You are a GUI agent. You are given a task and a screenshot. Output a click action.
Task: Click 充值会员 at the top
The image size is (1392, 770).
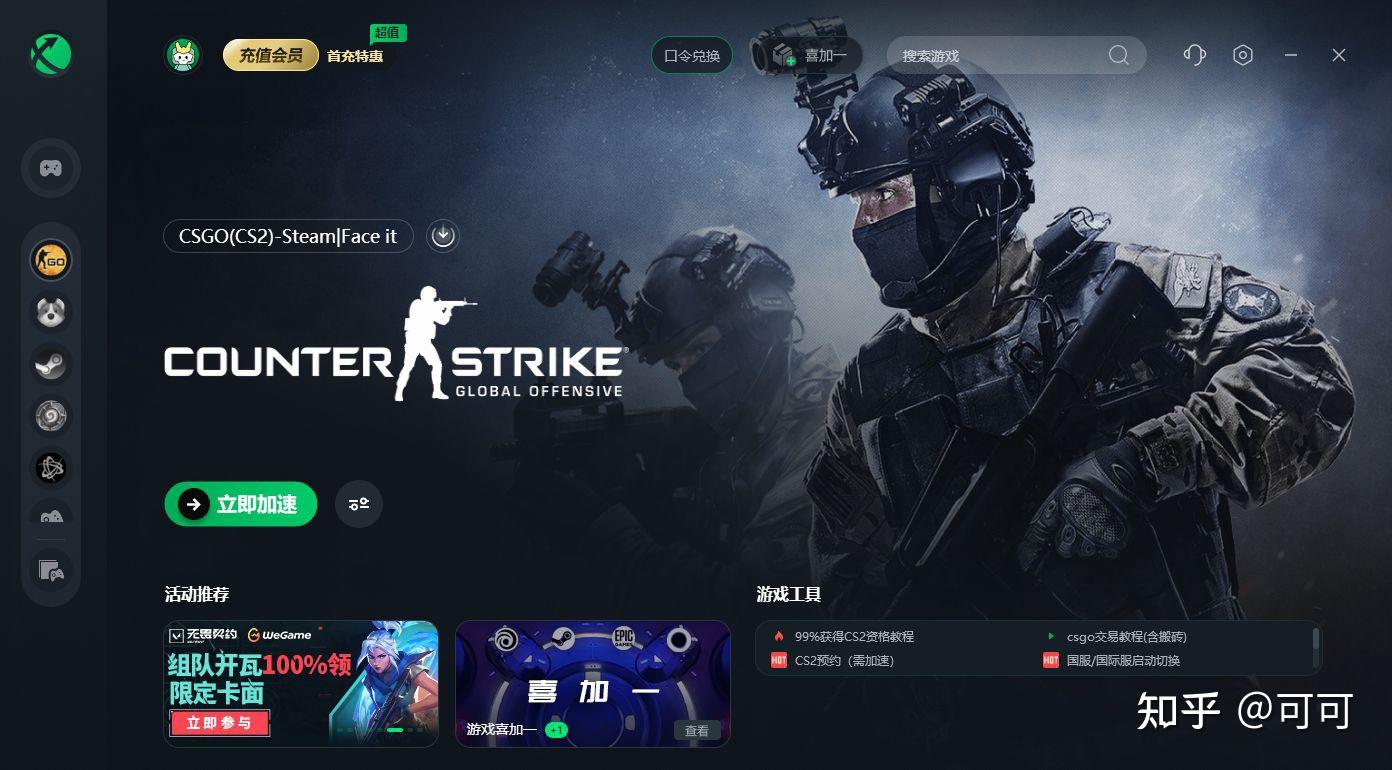tap(270, 56)
